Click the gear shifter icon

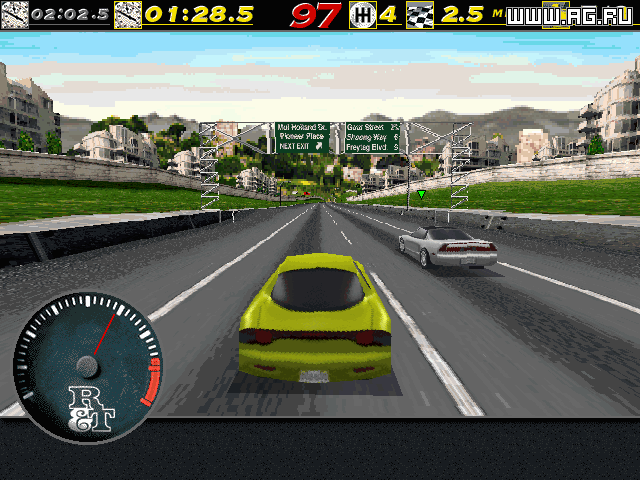tap(362, 15)
